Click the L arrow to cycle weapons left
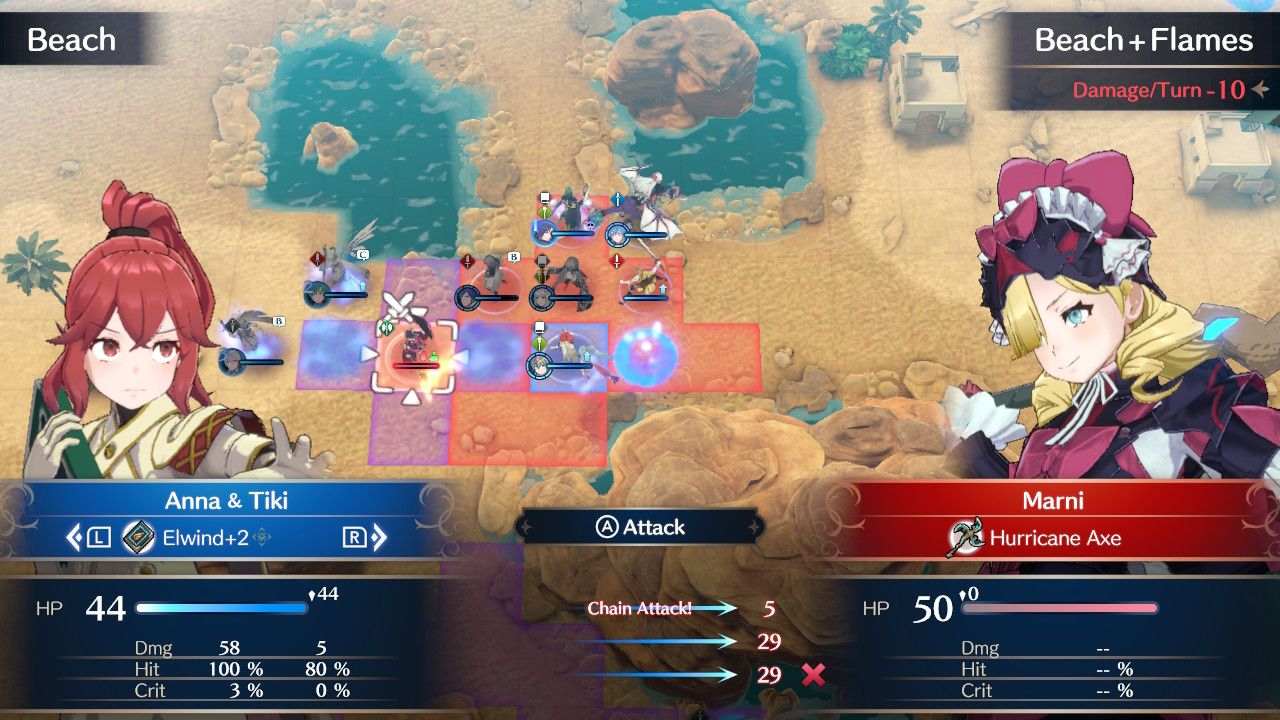 pos(86,535)
